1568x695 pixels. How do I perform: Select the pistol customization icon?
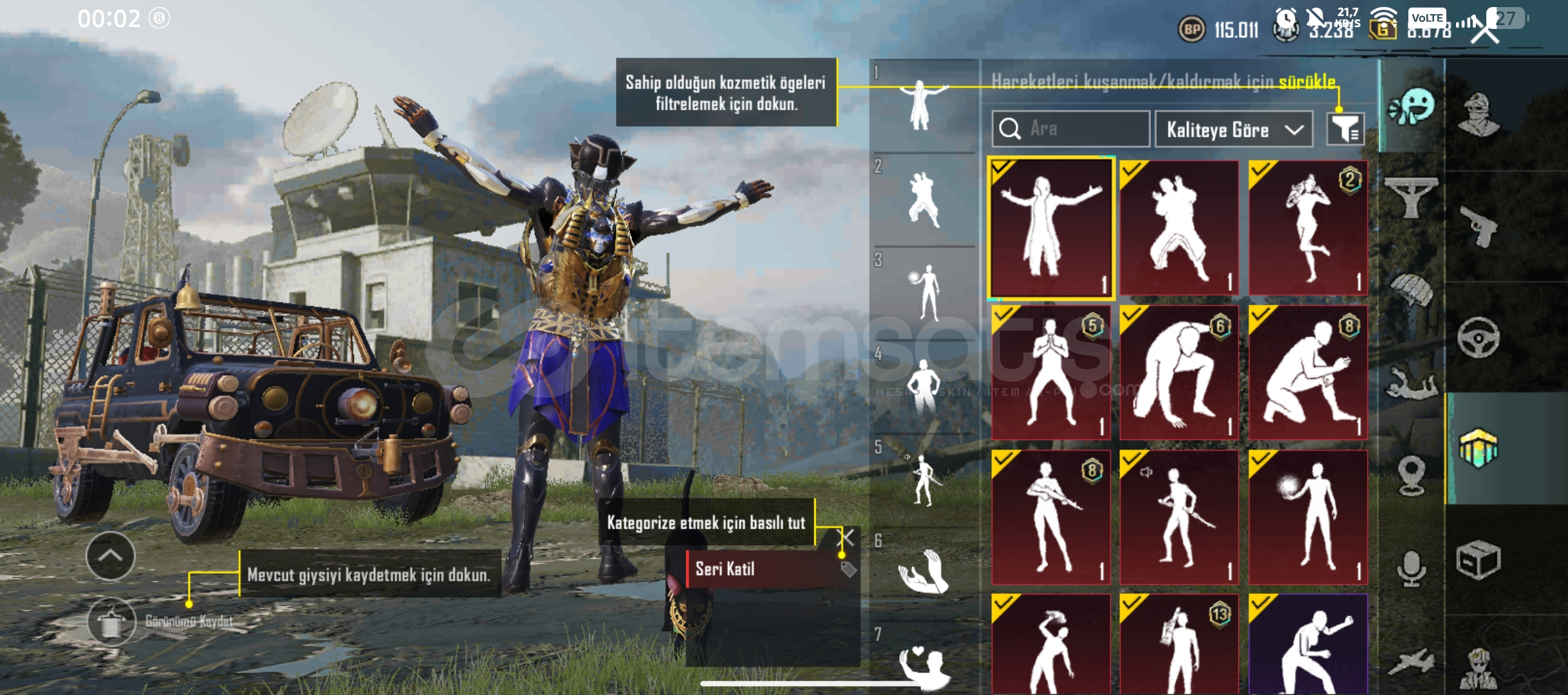point(1480,227)
